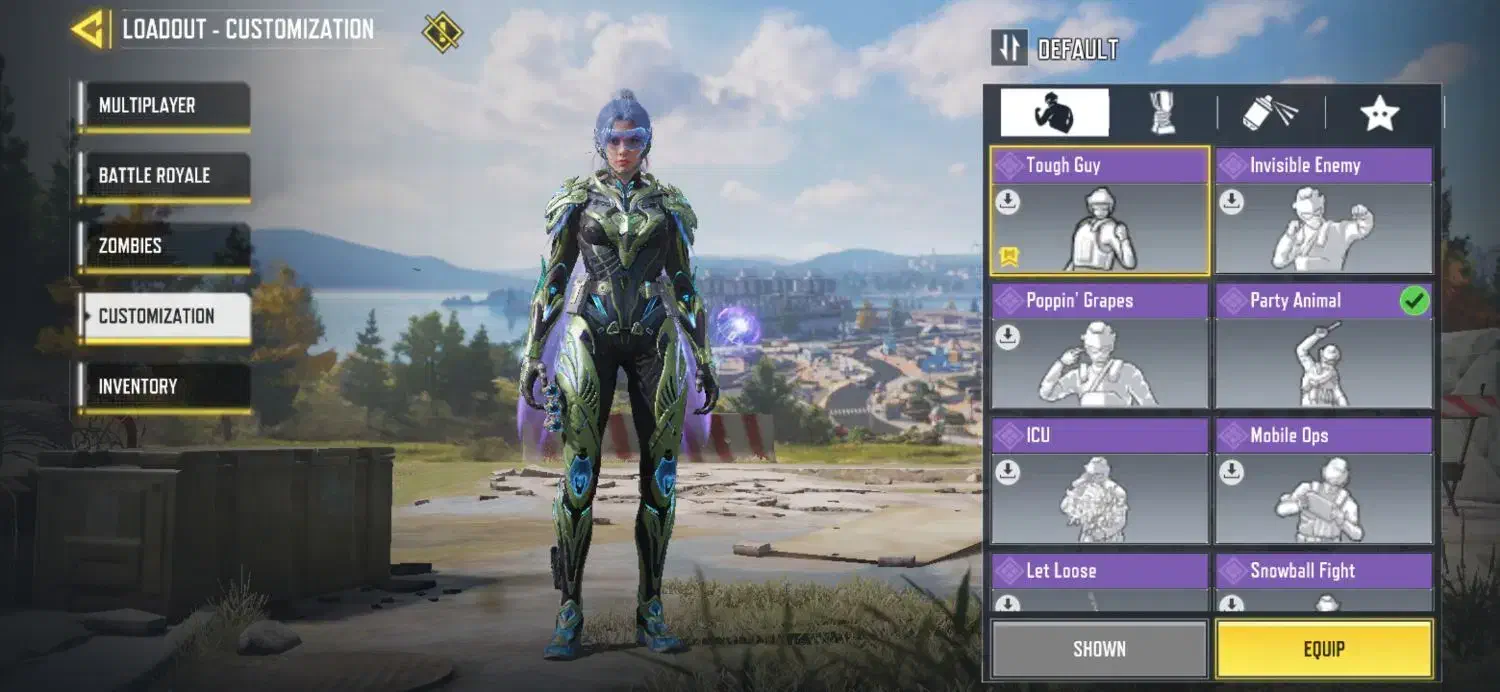Switch to the trophy tab
This screenshot has height=692, width=1500.
click(x=1162, y=113)
